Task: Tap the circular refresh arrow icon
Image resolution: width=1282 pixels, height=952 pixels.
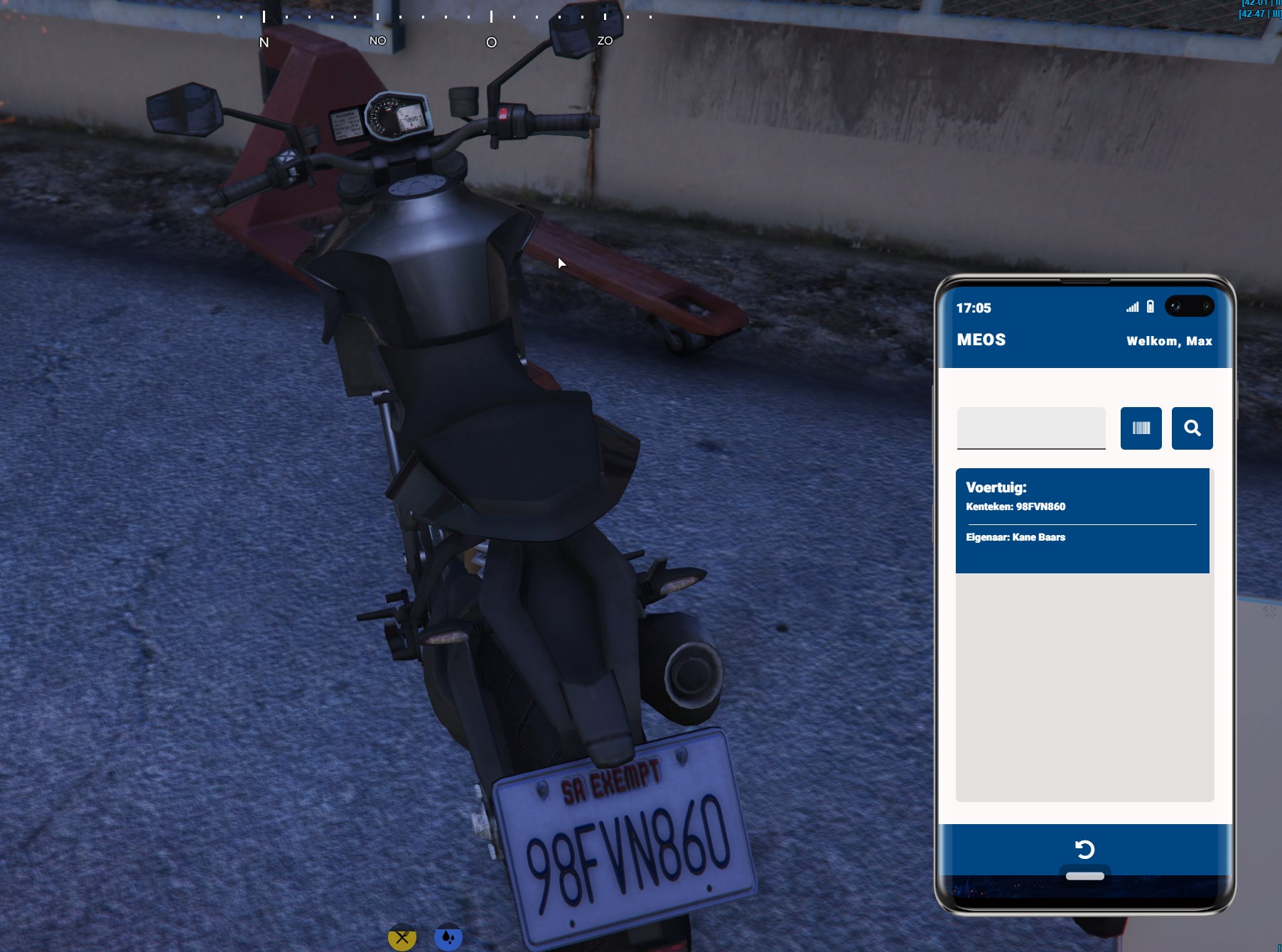Action: pos(1084,849)
